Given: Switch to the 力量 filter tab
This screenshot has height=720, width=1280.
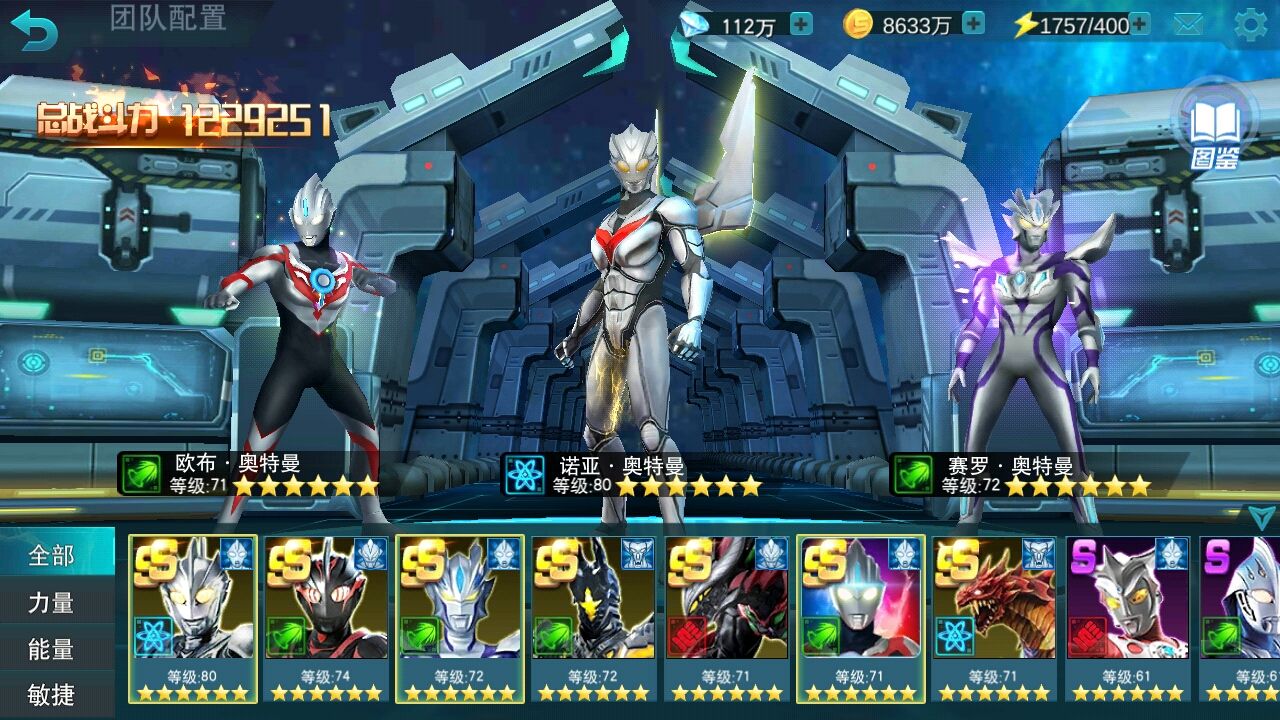Looking at the screenshot, I should coord(52,603).
